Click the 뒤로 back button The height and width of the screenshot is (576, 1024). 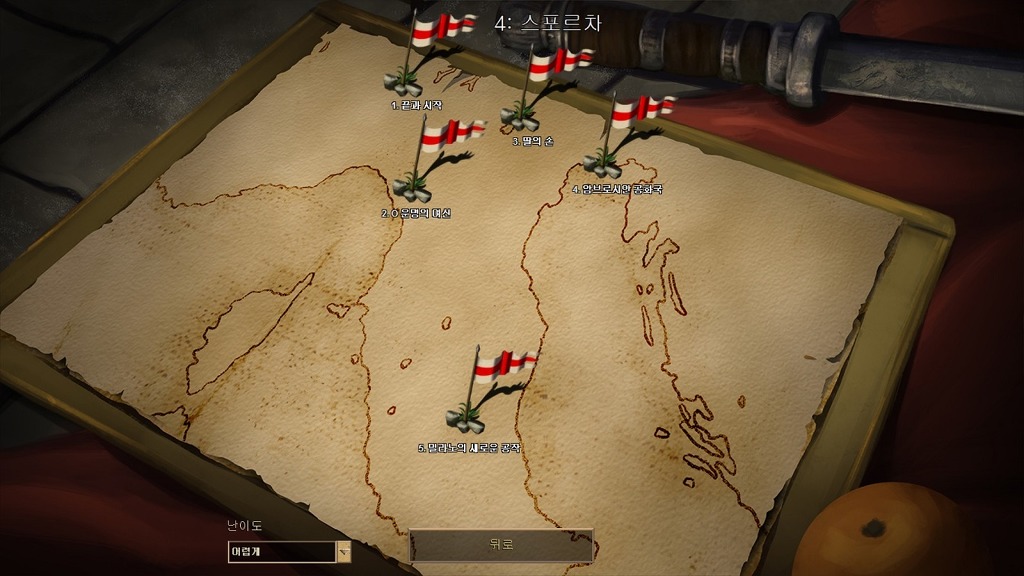[501, 545]
